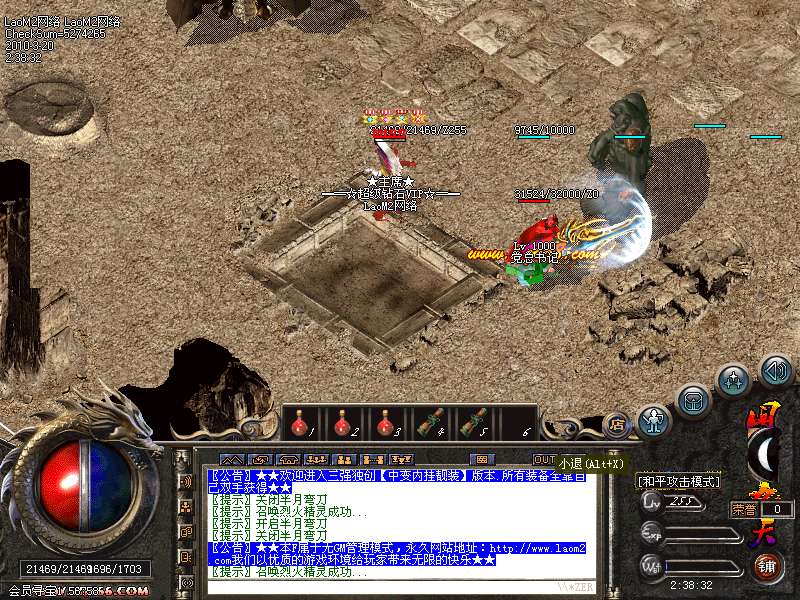Toggle the sound speaker button
Image resolution: width=800 pixels, height=600 pixels.
tap(775, 371)
